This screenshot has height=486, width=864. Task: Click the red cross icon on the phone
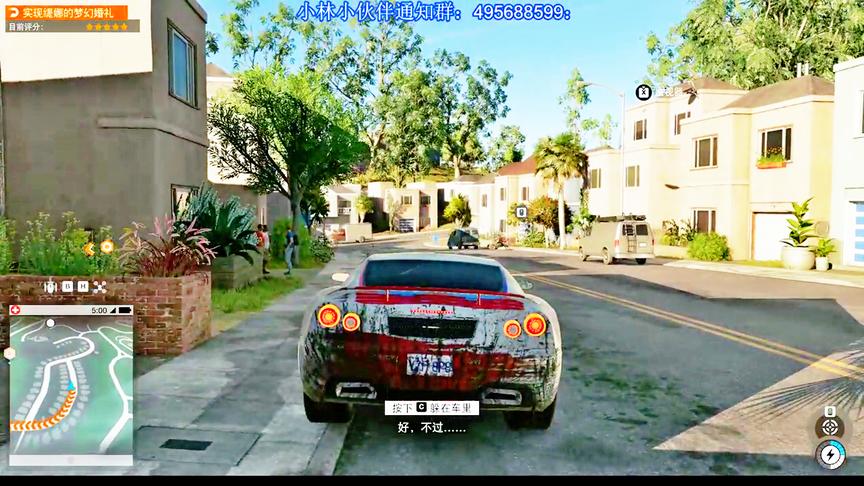[x=15, y=310]
